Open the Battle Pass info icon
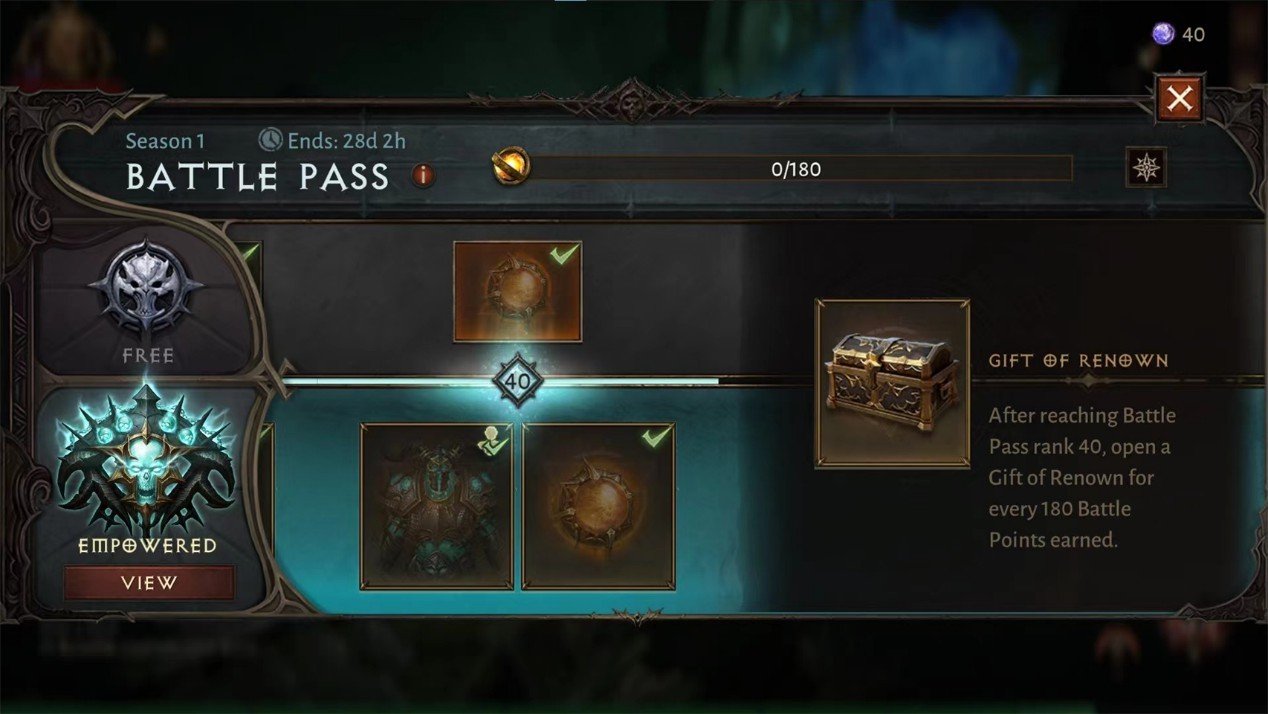1268x714 pixels. pyautogui.click(x=423, y=176)
